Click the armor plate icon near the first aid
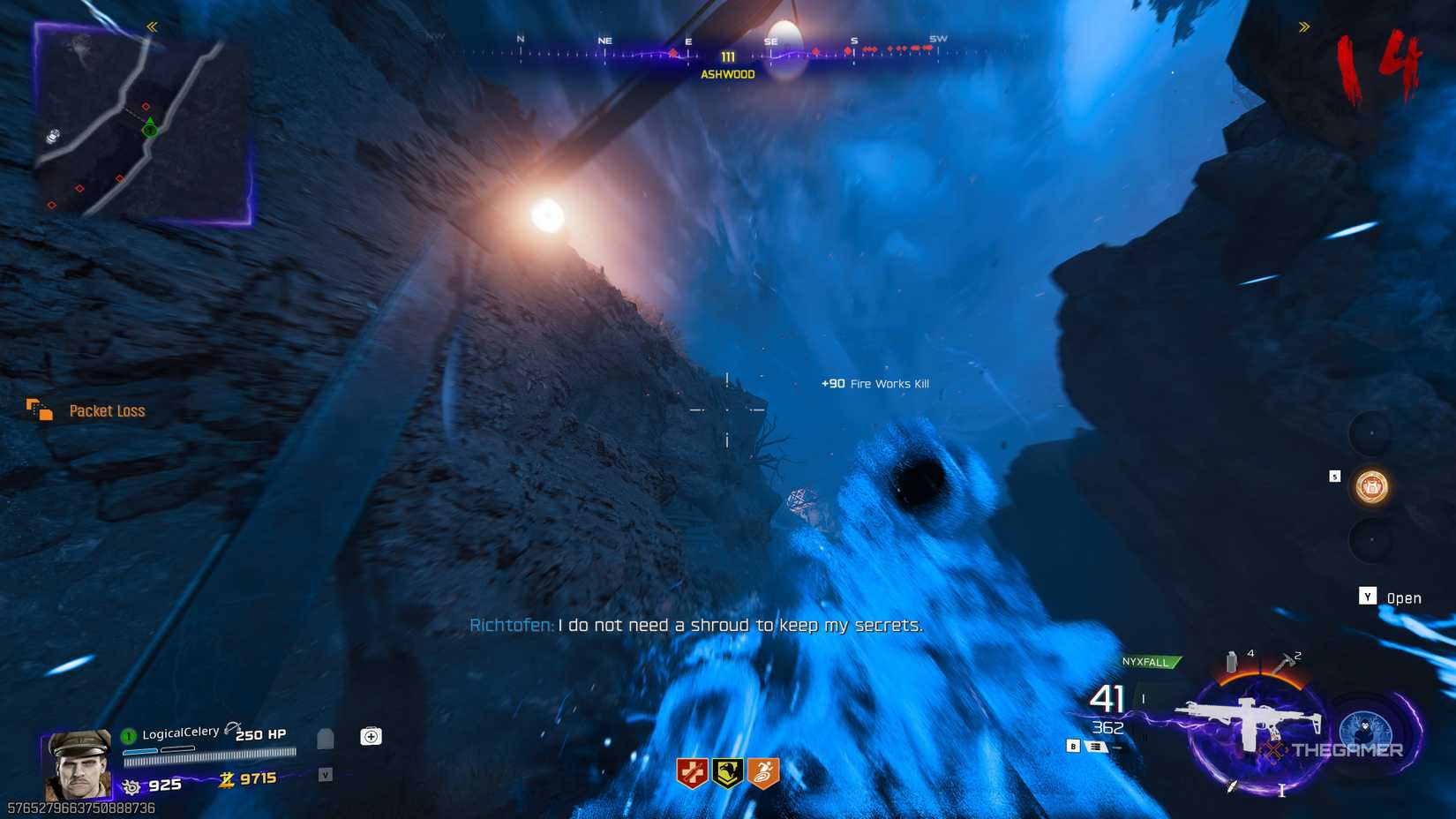This screenshot has height=819, width=1456. click(325, 738)
